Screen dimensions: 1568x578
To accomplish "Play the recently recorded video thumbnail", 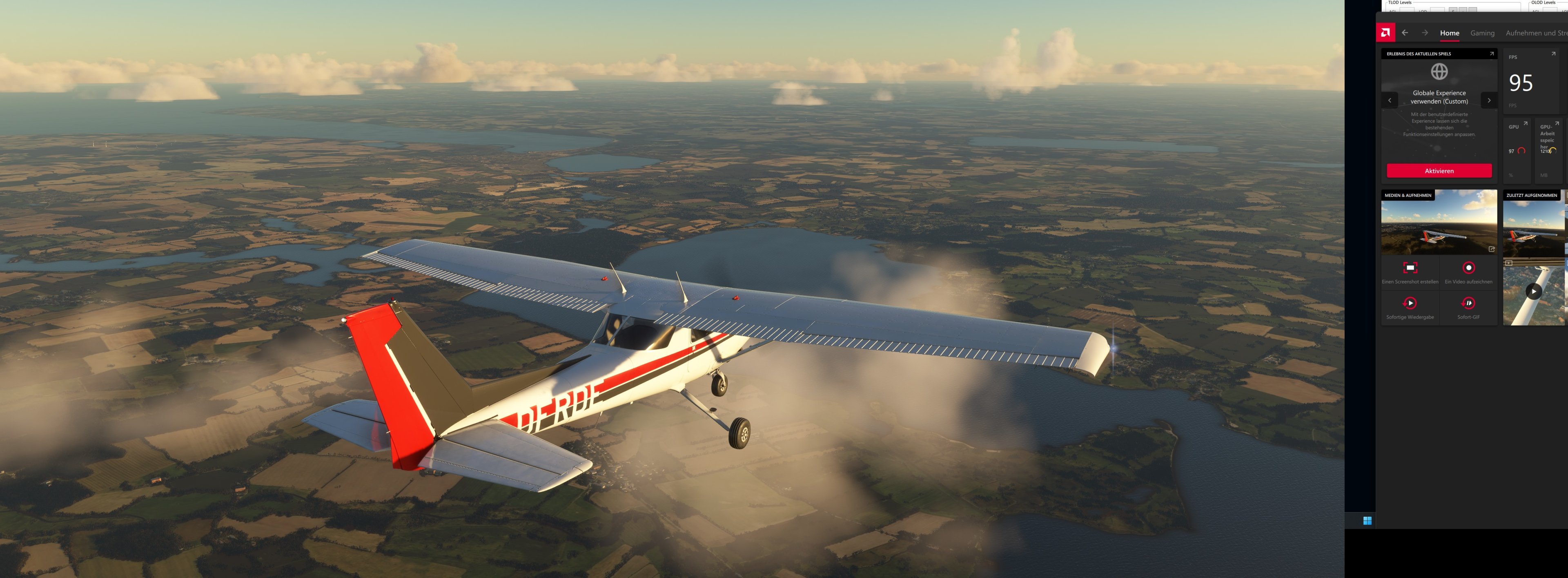I will pos(1534,291).
